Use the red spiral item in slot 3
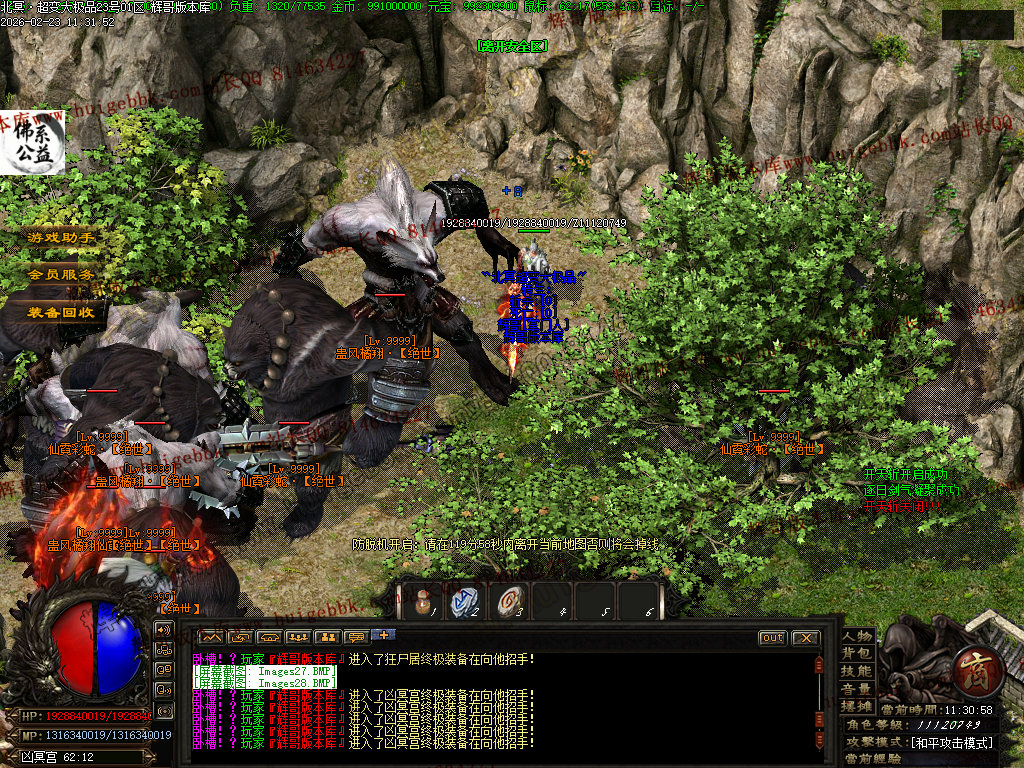Screen dimensions: 1024x768 [x=509, y=600]
